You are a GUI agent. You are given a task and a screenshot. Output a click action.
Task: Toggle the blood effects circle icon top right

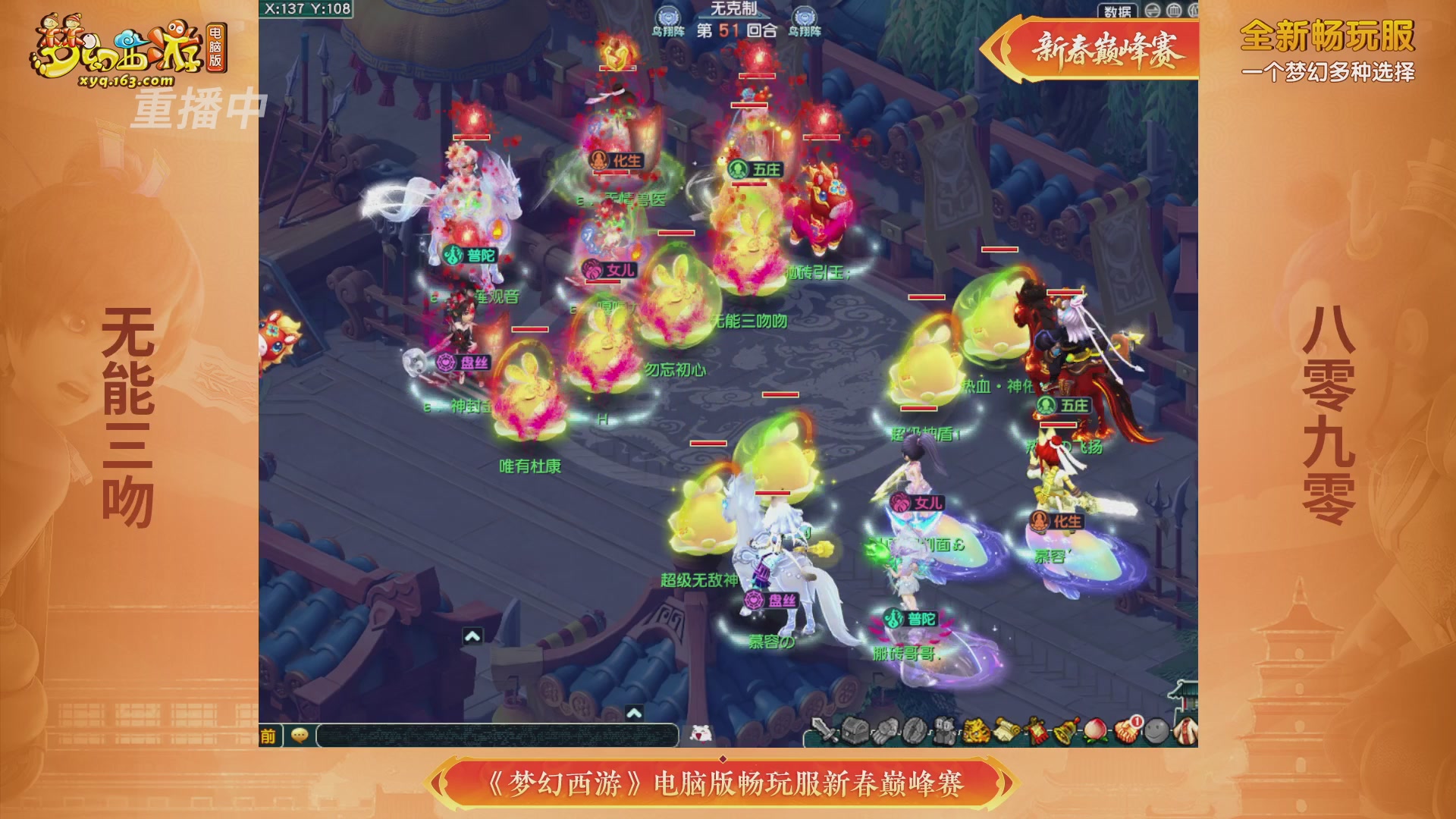click(1173, 11)
